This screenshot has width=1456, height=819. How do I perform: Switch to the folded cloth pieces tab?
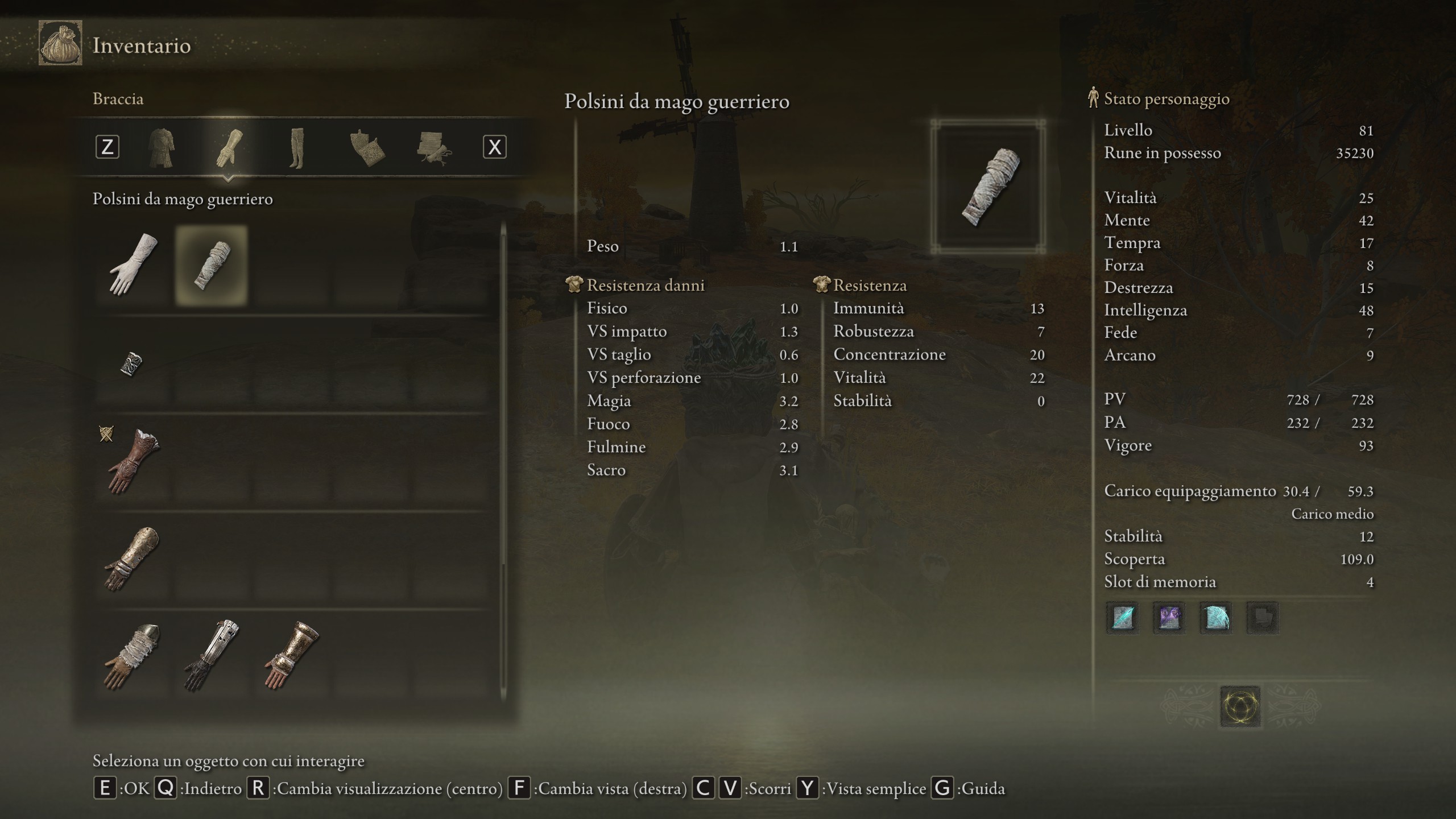pyautogui.click(x=367, y=148)
